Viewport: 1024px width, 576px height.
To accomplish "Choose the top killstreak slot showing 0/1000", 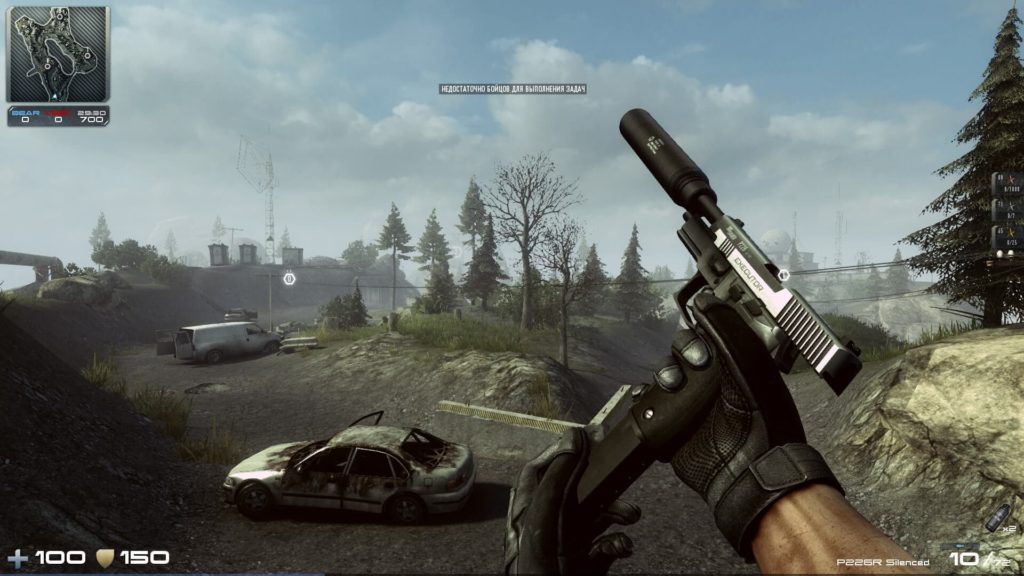I will tap(1007, 186).
